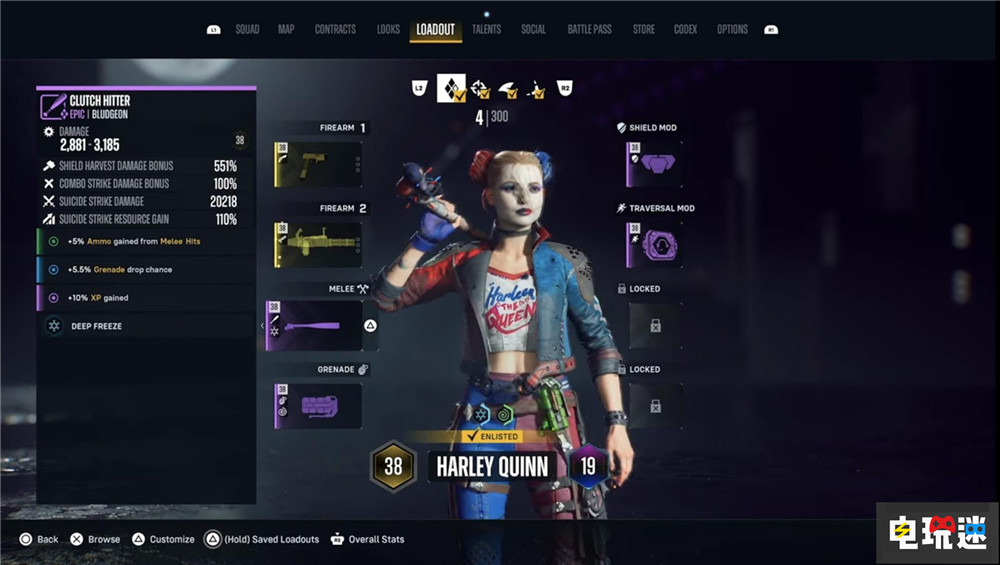The image size is (1000, 565).
Task: Open the Battle Pass tab
Action: tap(589, 30)
